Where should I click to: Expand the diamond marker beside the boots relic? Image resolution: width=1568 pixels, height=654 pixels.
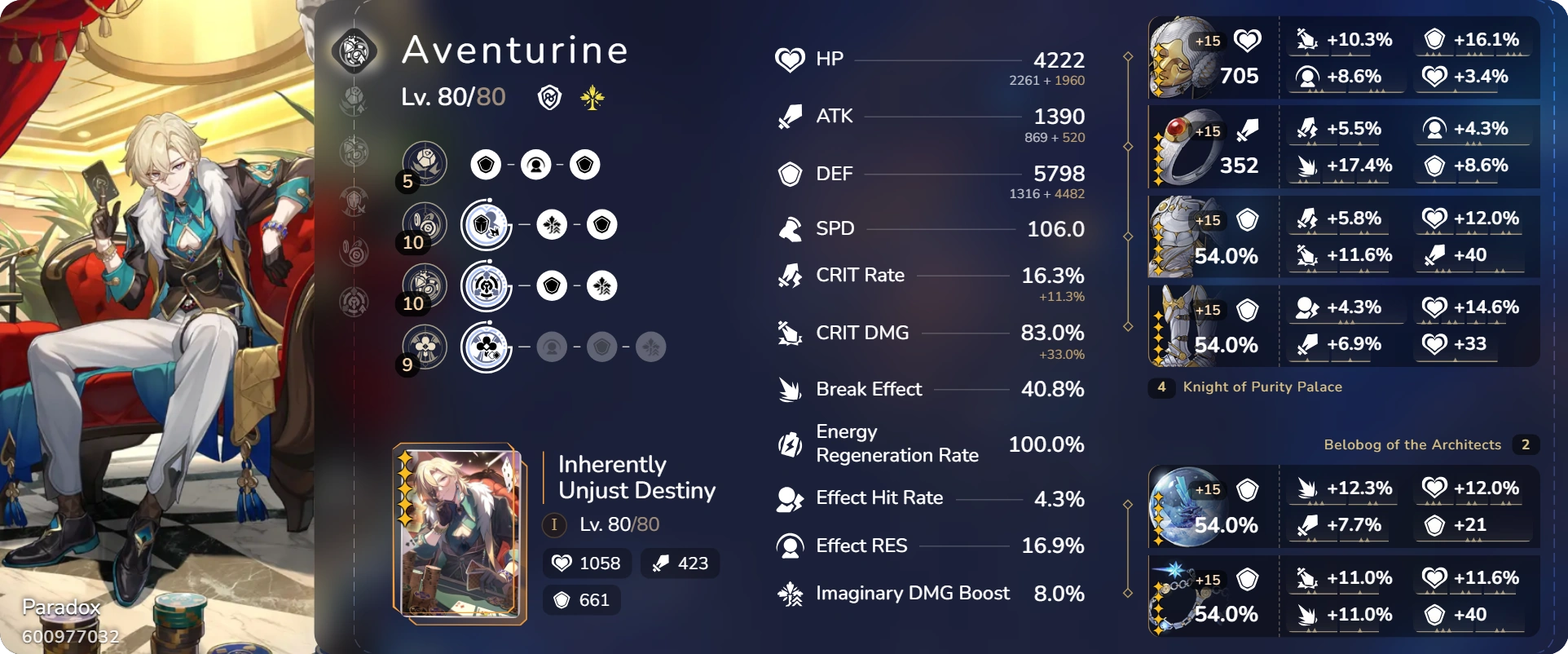(x=1129, y=325)
